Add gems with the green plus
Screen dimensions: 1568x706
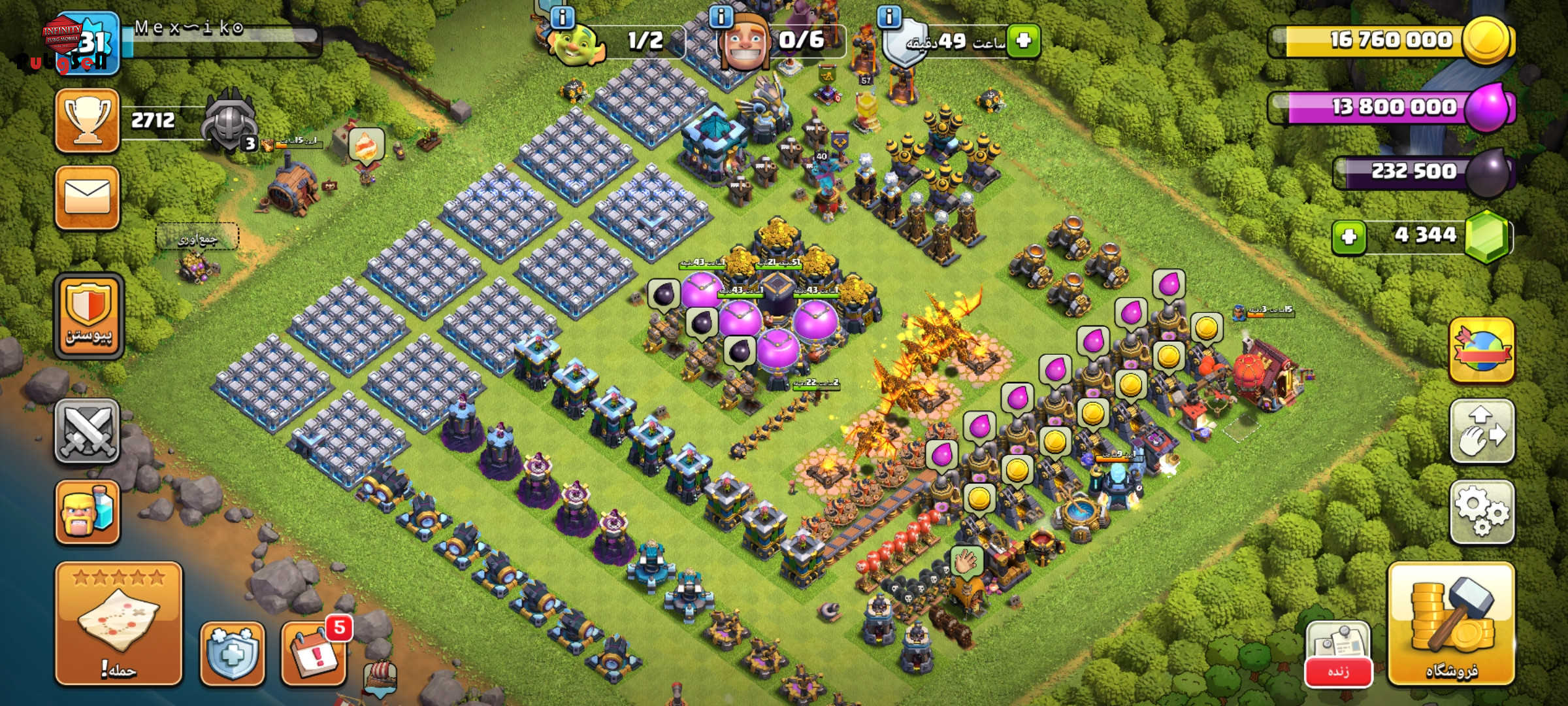(x=1349, y=236)
